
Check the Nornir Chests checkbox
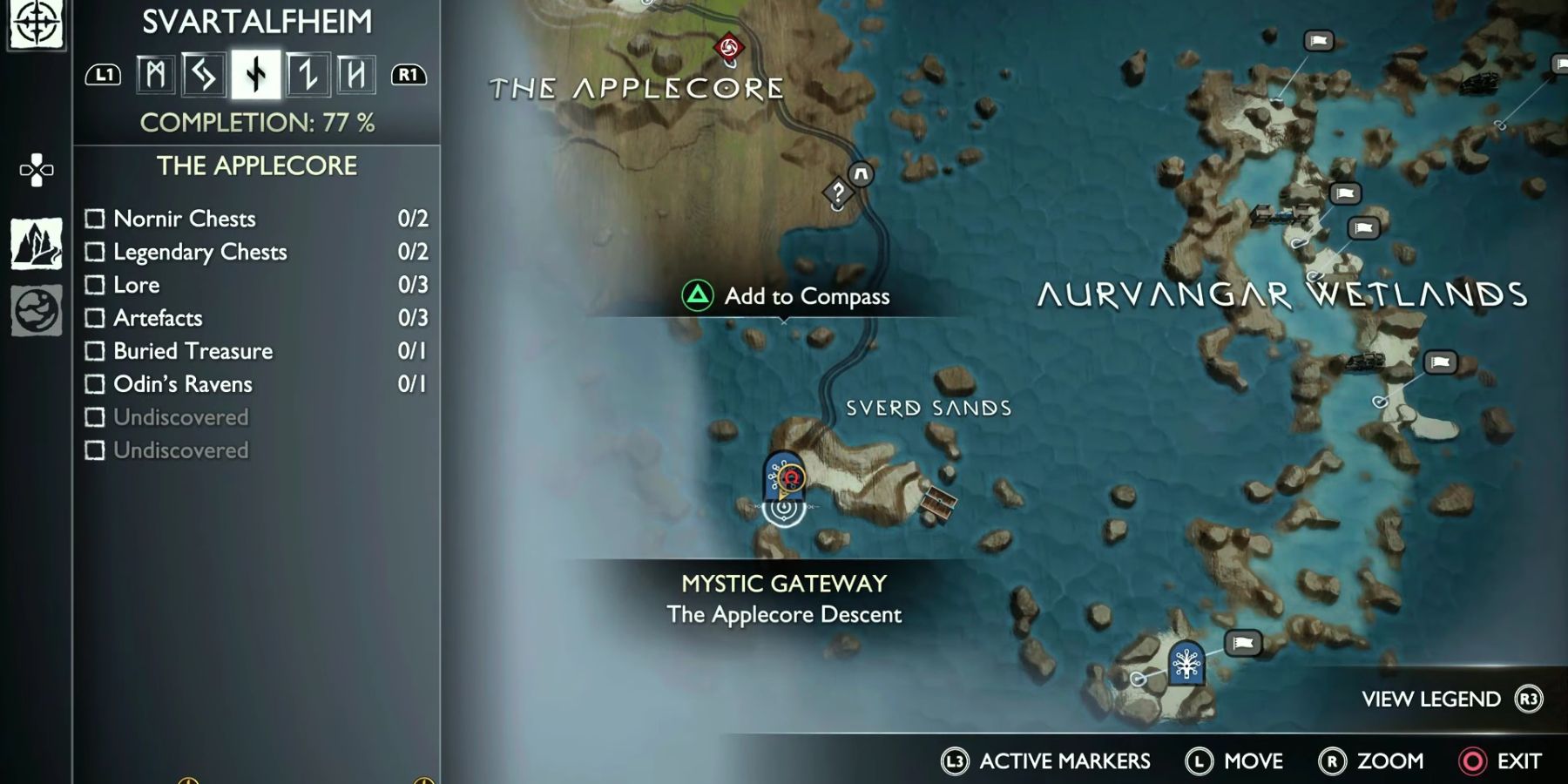click(x=94, y=219)
